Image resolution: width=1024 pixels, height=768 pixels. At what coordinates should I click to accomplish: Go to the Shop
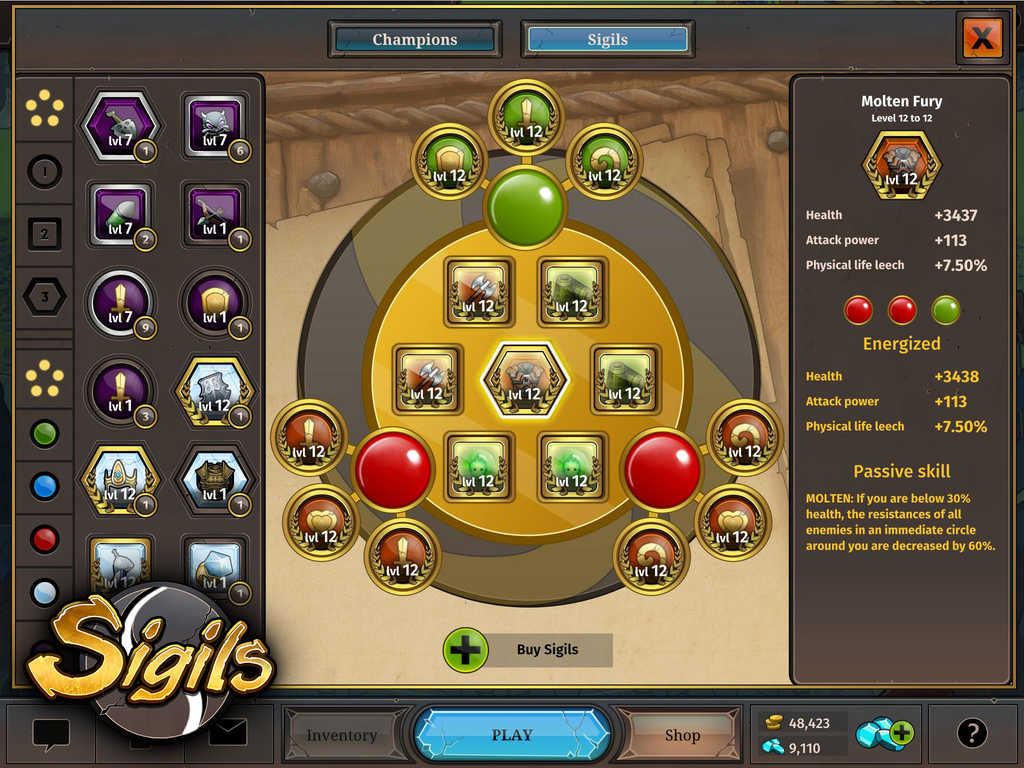tap(682, 735)
